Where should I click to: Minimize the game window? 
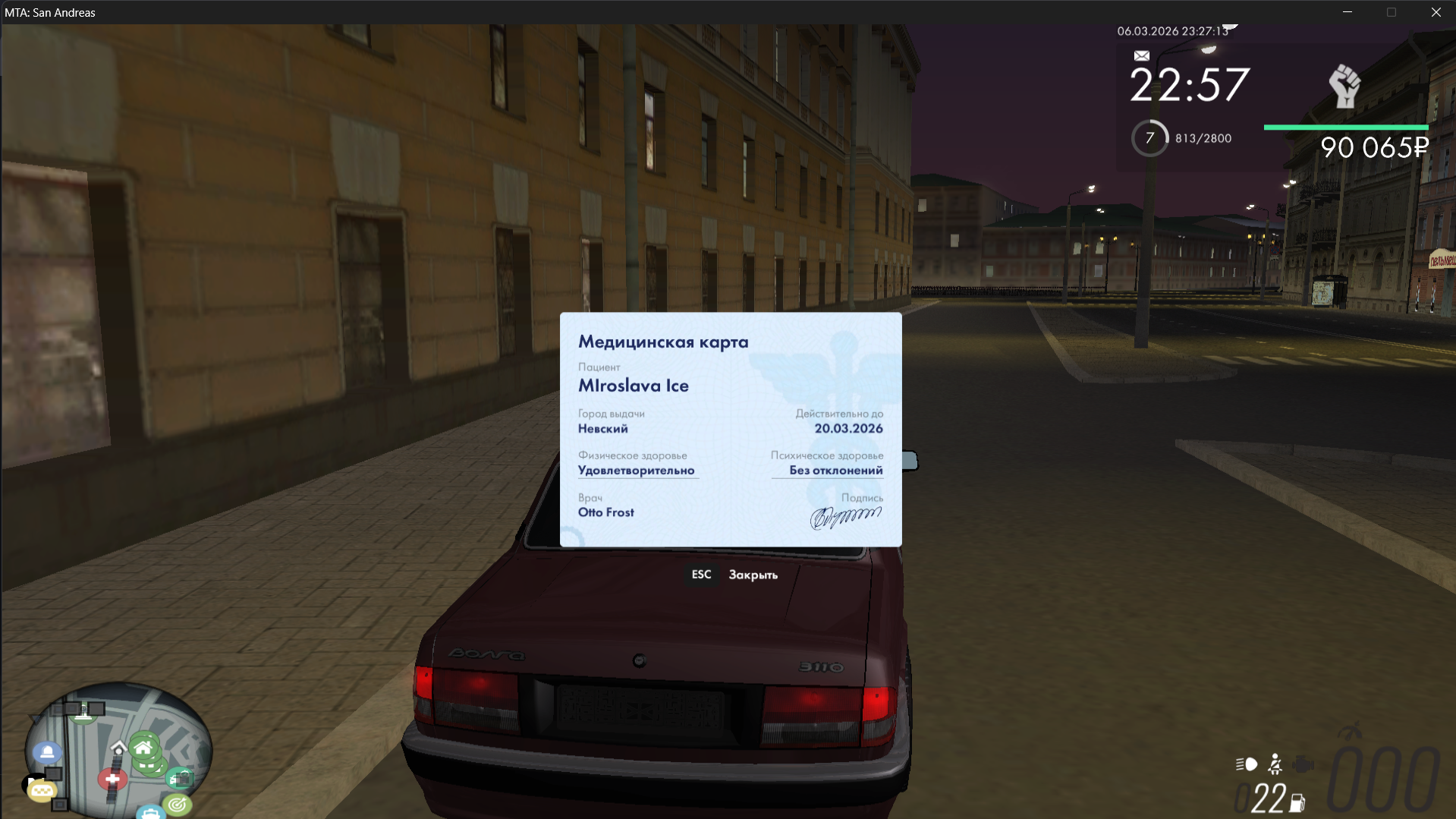[x=1348, y=12]
